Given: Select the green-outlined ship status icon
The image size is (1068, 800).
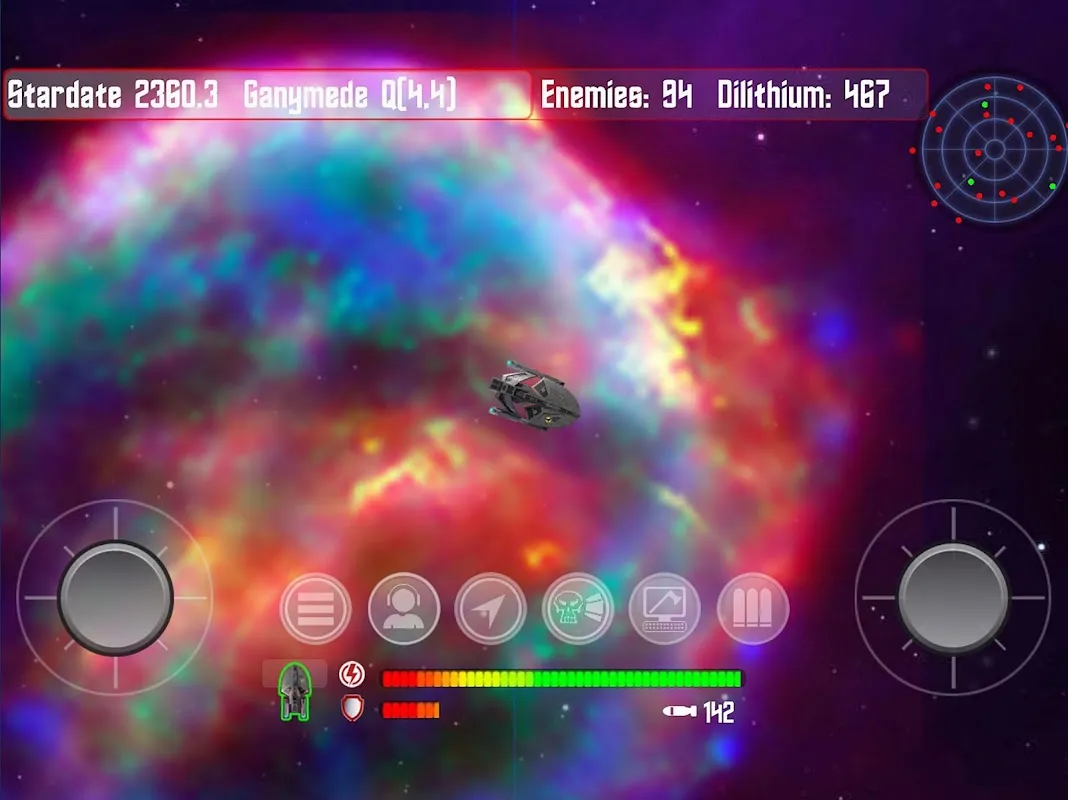Looking at the screenshot, I should [x=294, y=691].
